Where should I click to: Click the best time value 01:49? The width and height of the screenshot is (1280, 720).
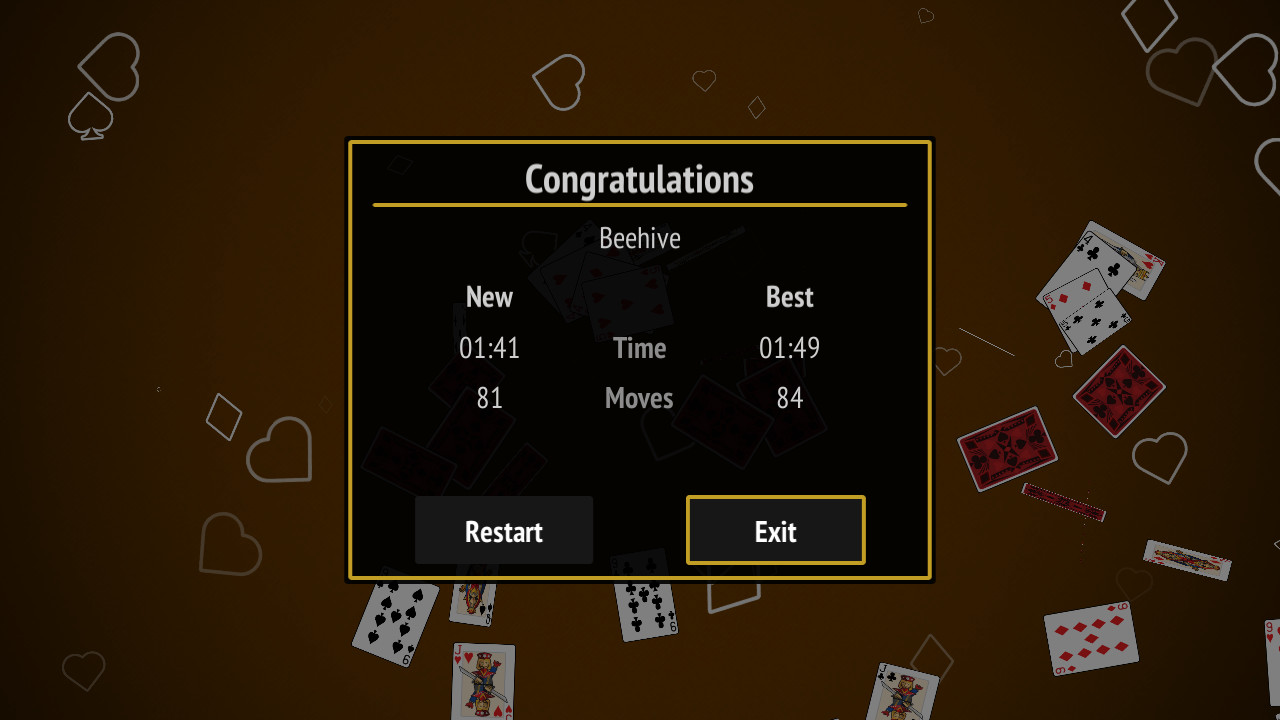tap(789, 348)
